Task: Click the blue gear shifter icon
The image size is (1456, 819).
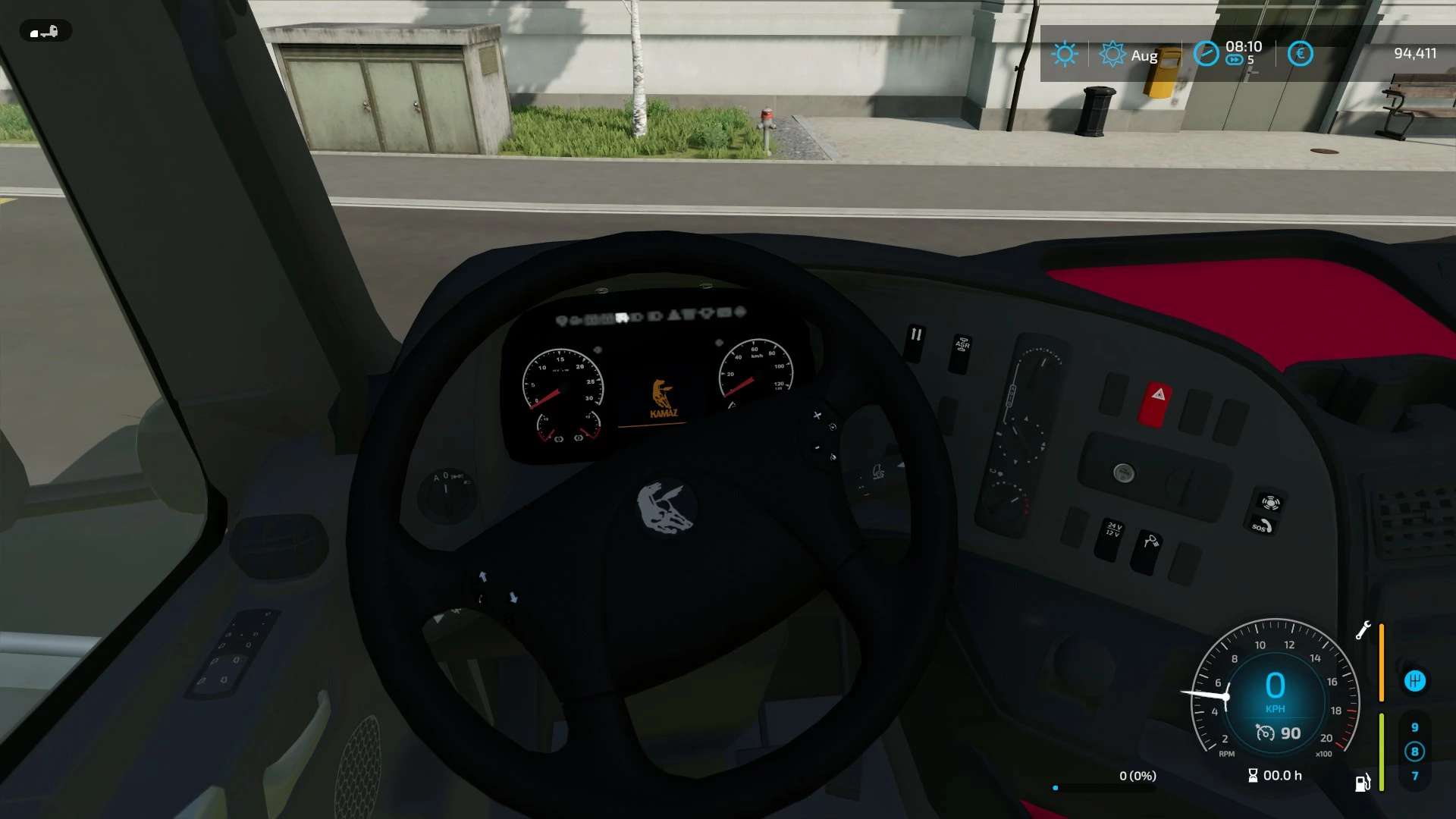Action: tap(1414, 681)
